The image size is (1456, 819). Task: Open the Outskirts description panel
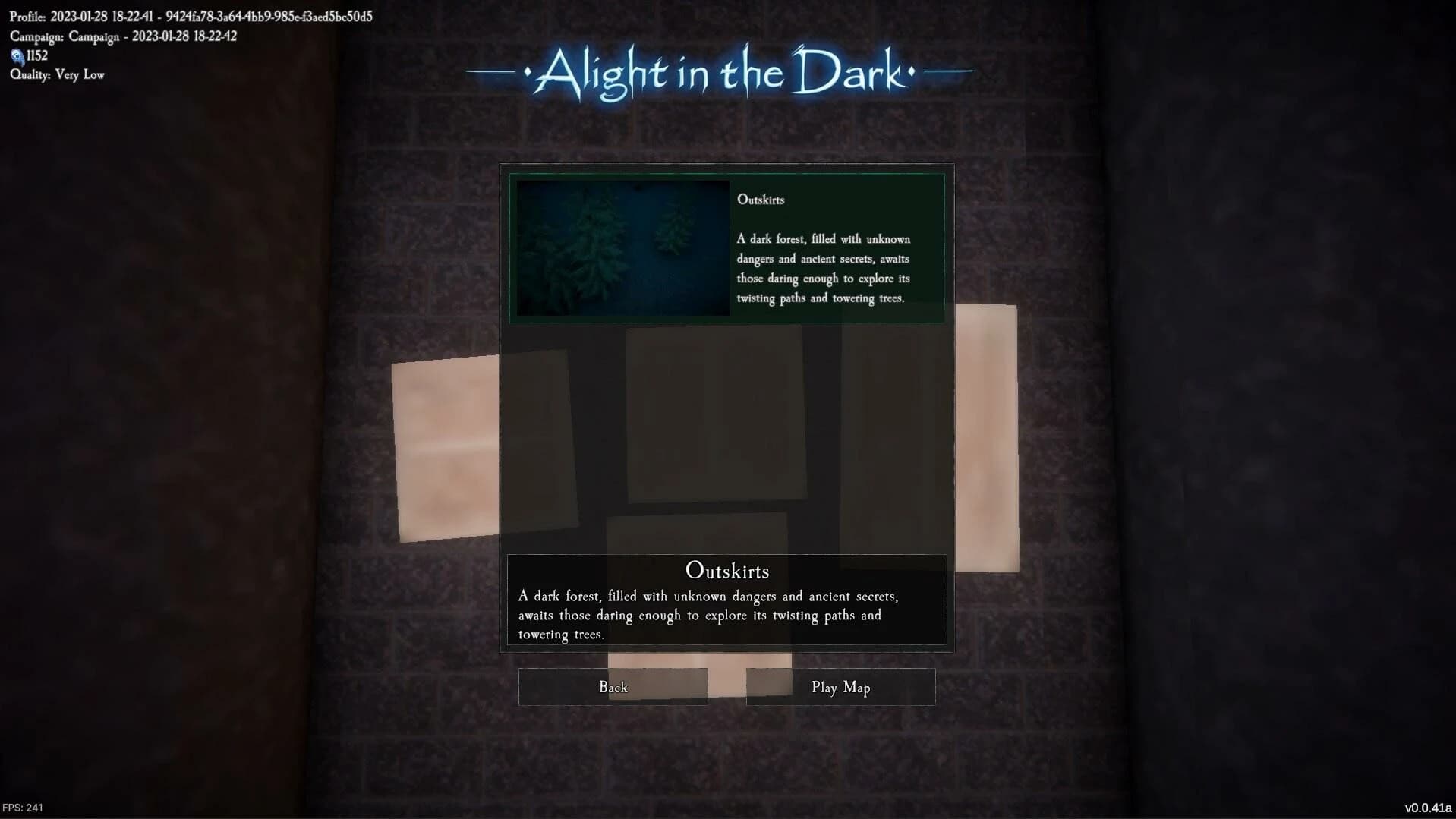(x=726, y=600)
